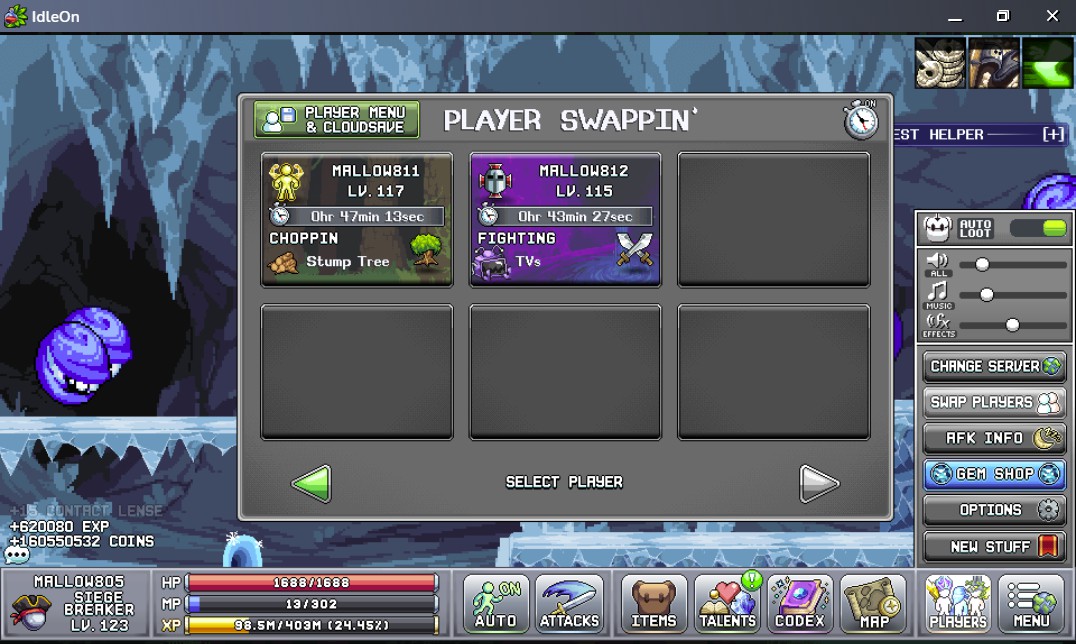View AFK Info

click(994, 438)
